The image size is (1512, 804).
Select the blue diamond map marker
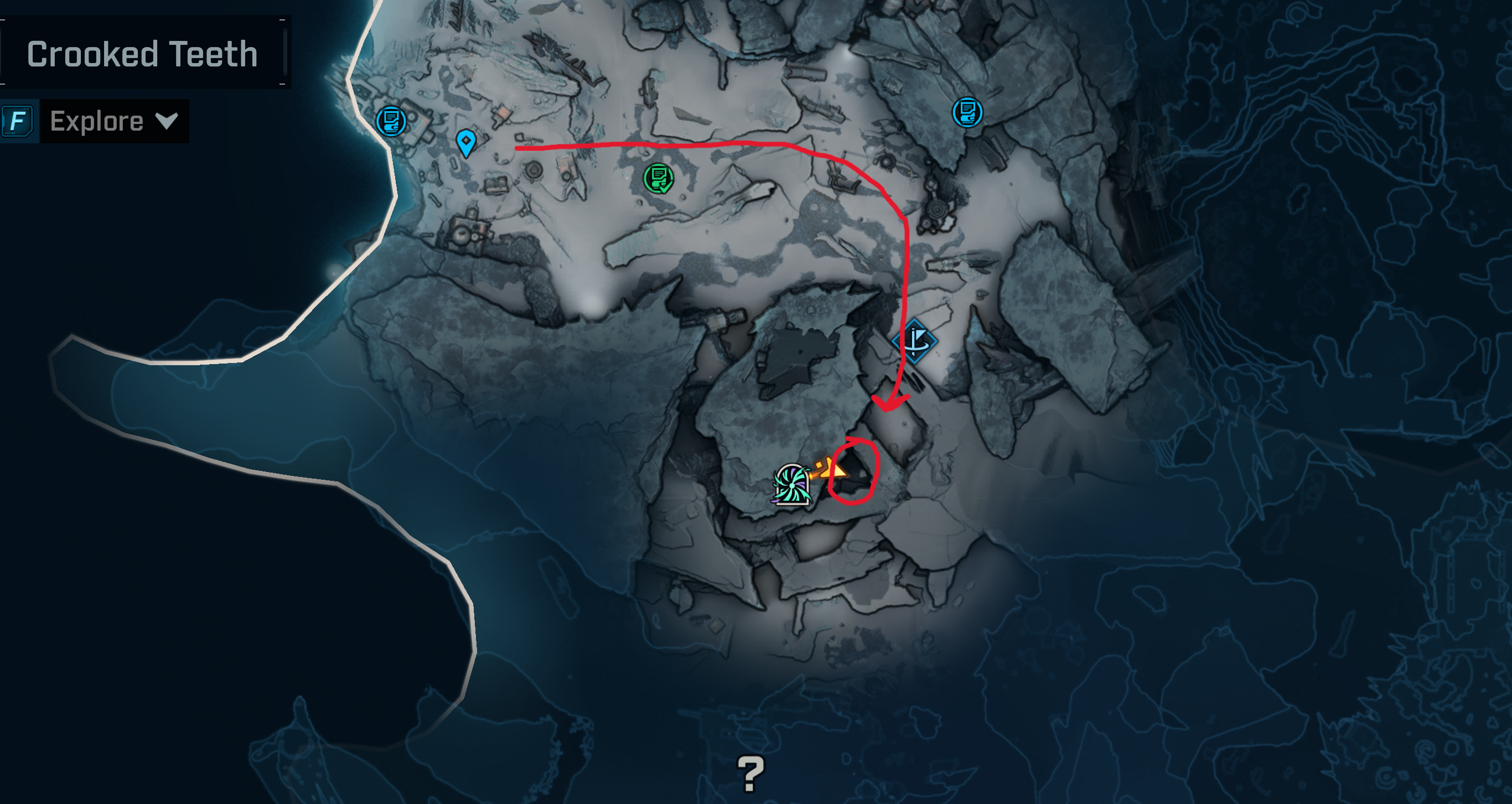coord(914,341)
